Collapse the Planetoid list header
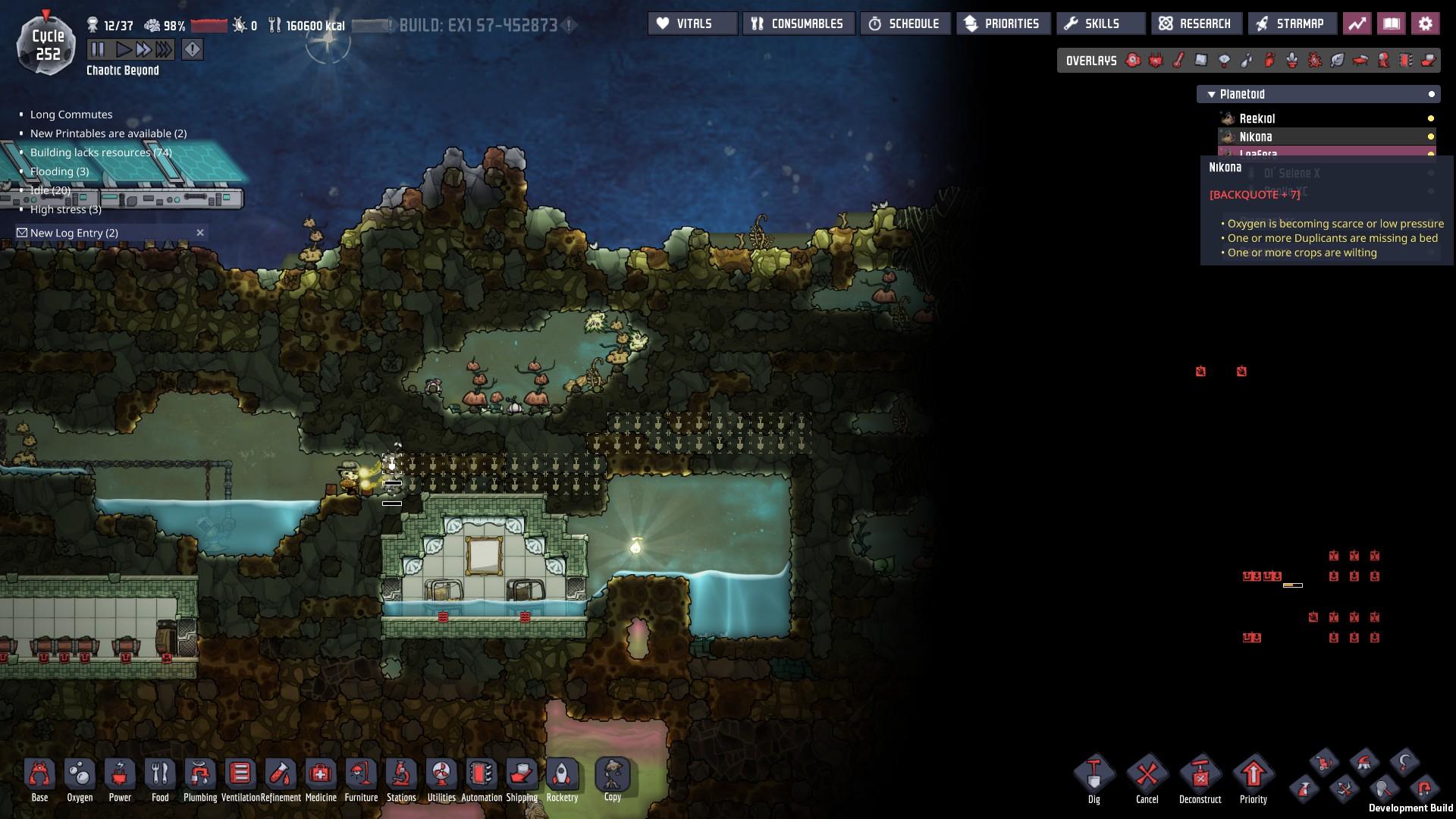 pyautogui.click(x=1211, y=94)
